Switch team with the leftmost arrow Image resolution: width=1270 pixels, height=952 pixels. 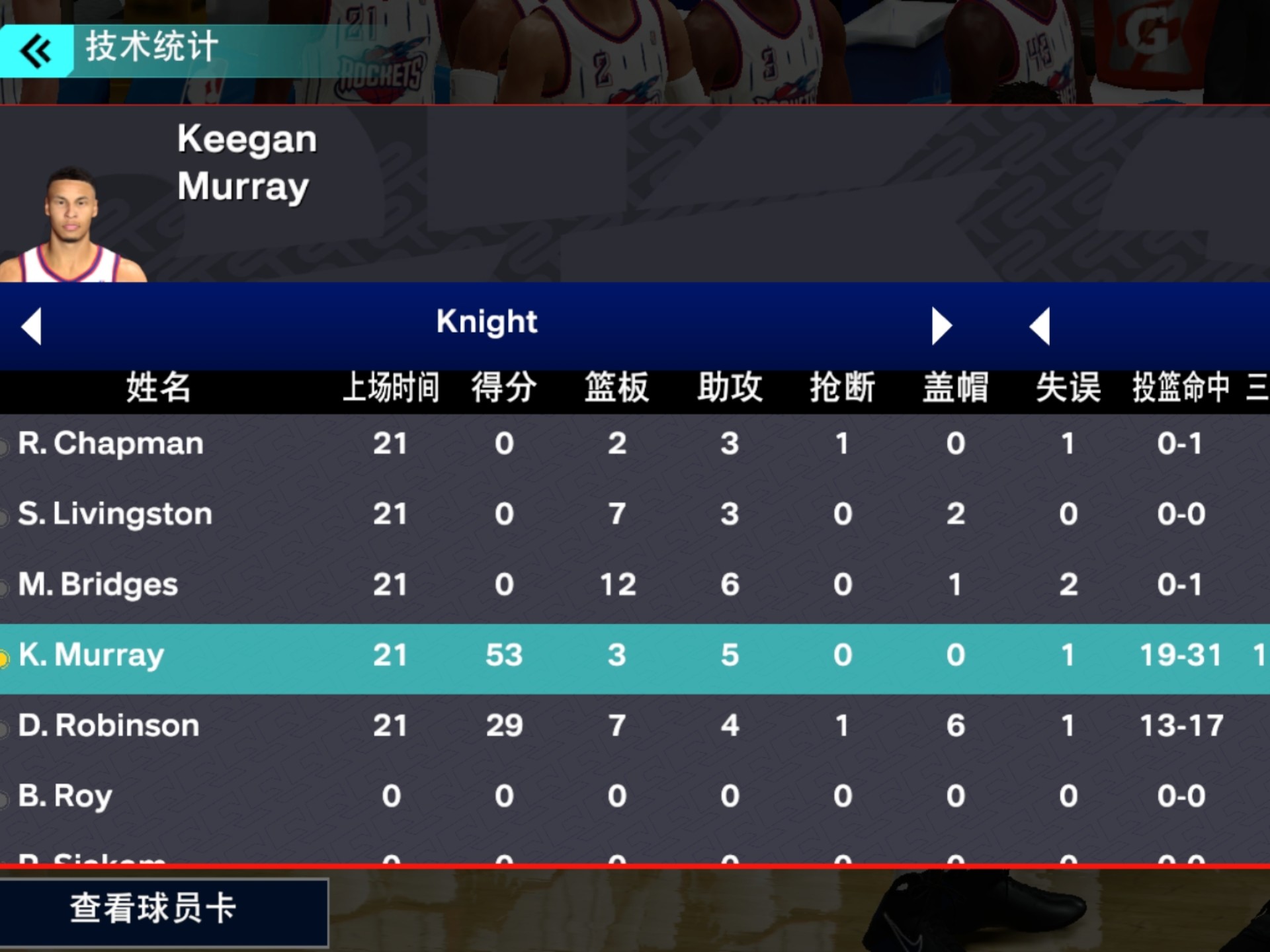click(32, 326)
